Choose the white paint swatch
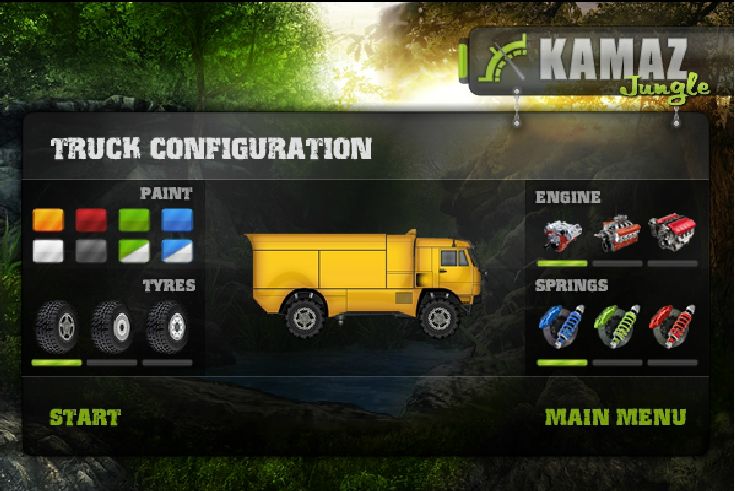735x491 pixels. pos(48,251)
